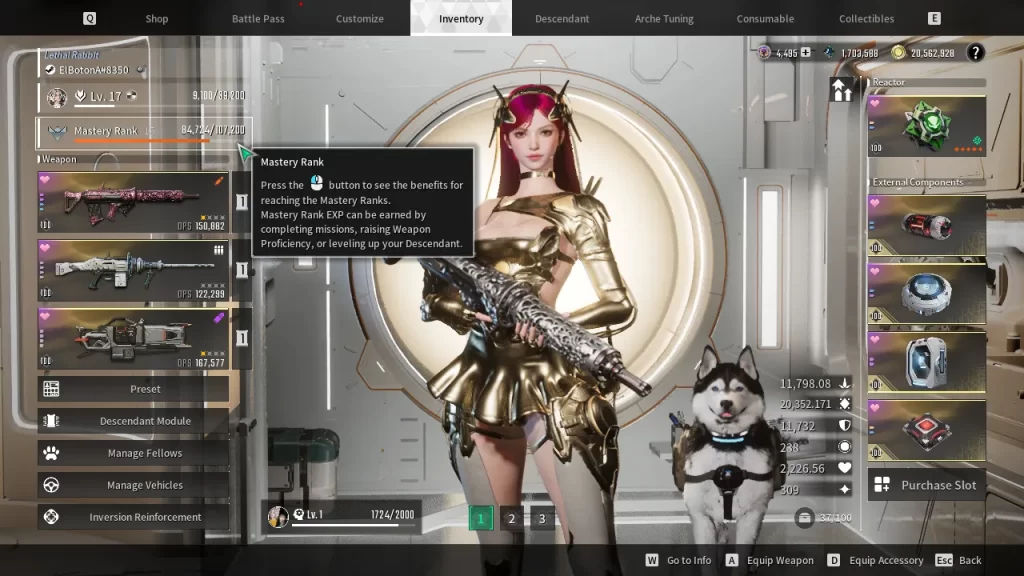
Task: Select the weapon with 167,577 DPS
Action: click(x=133, y=338)
